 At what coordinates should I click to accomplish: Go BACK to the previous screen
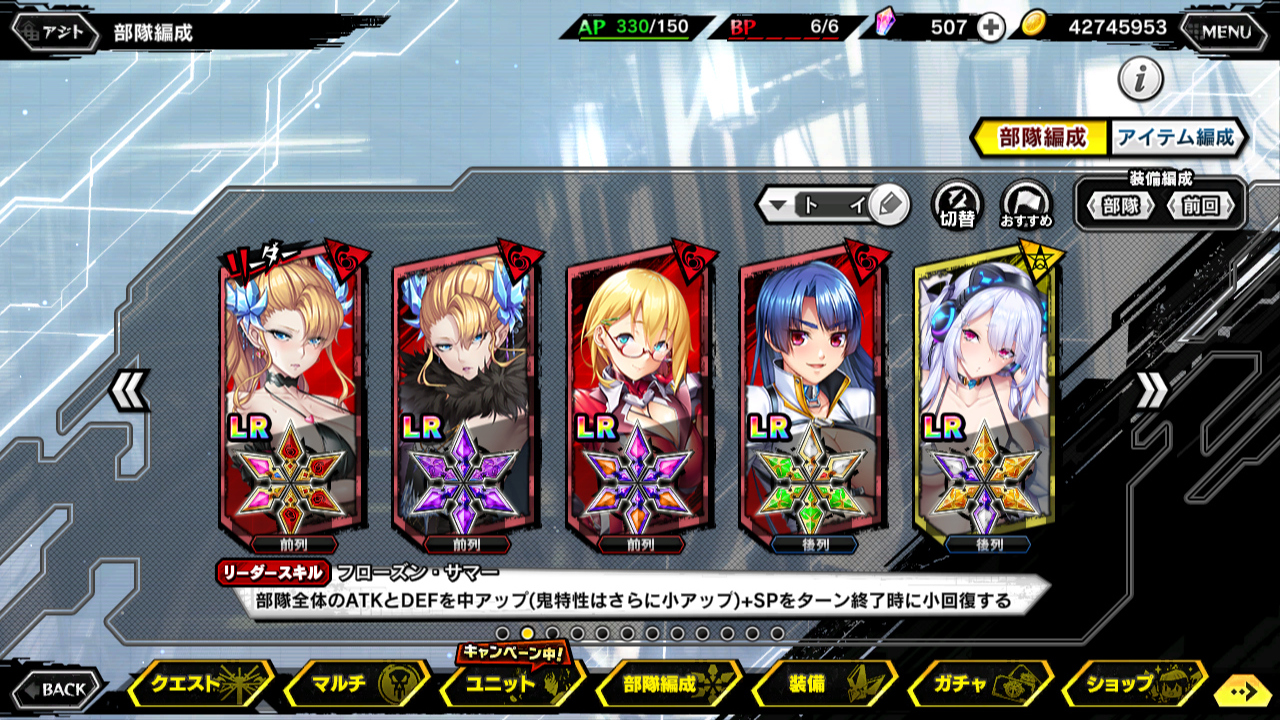(56, 688)
